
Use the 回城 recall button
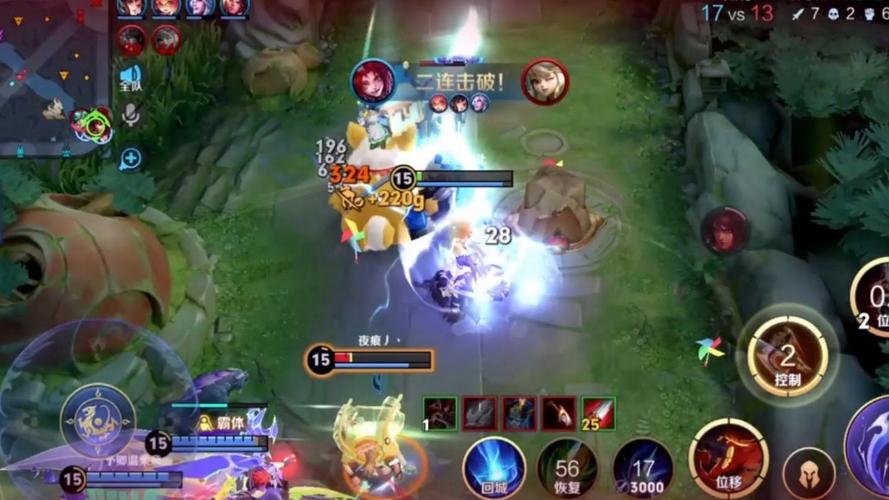tap(494, 467)
